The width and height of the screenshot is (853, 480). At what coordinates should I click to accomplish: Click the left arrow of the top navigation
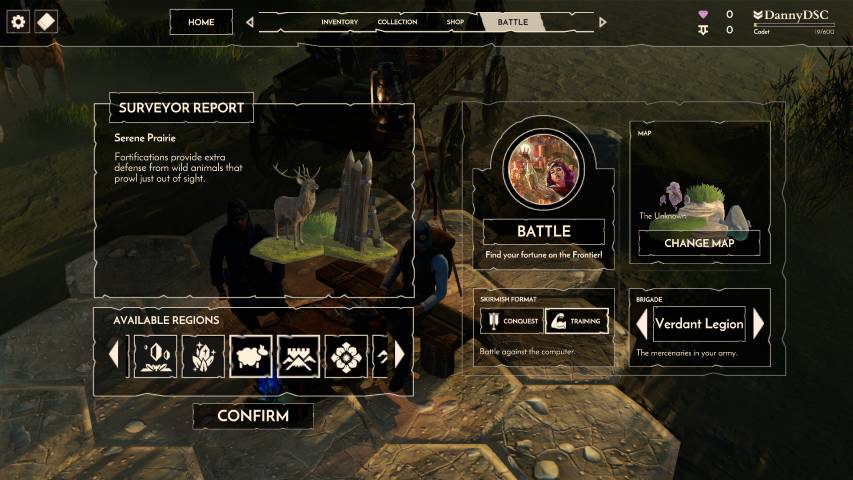pyautogui.click(x=250, y=22)
